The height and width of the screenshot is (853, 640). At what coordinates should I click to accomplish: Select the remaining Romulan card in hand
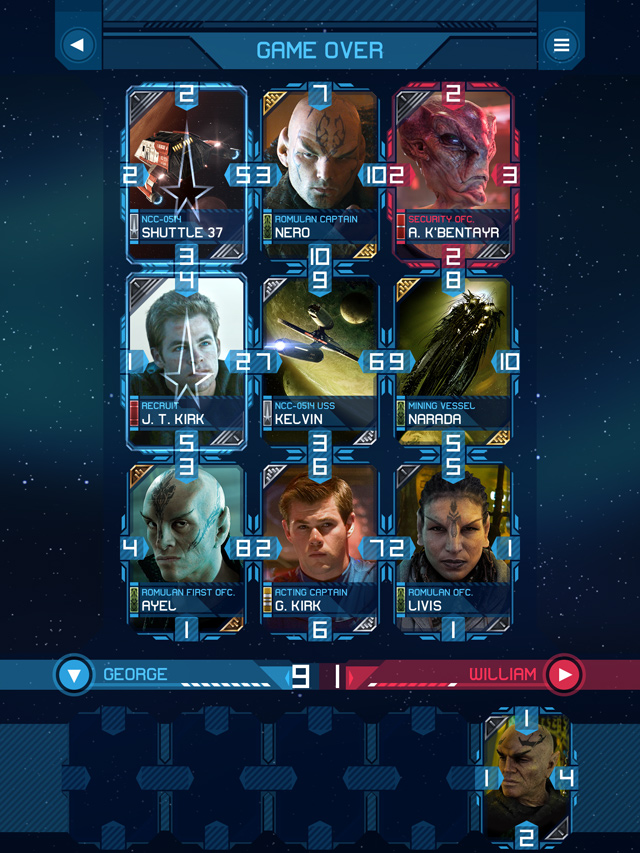[526, 777]
